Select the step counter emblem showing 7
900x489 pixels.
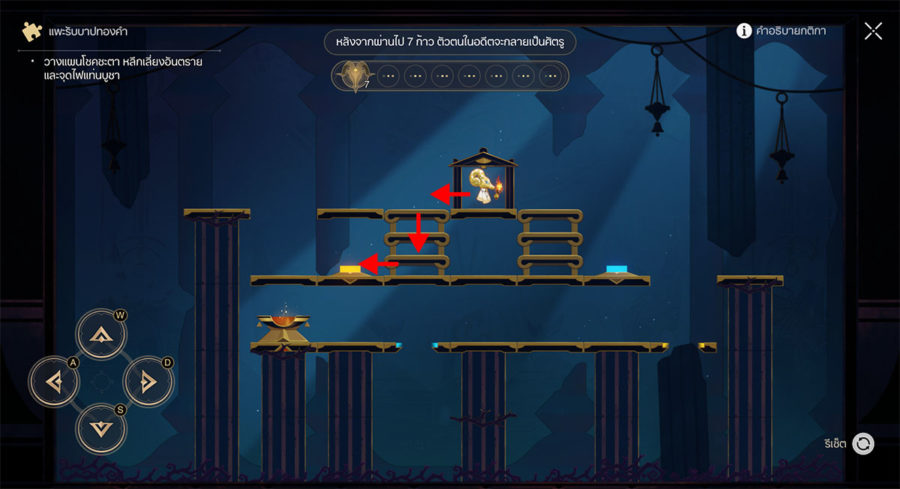353,76
